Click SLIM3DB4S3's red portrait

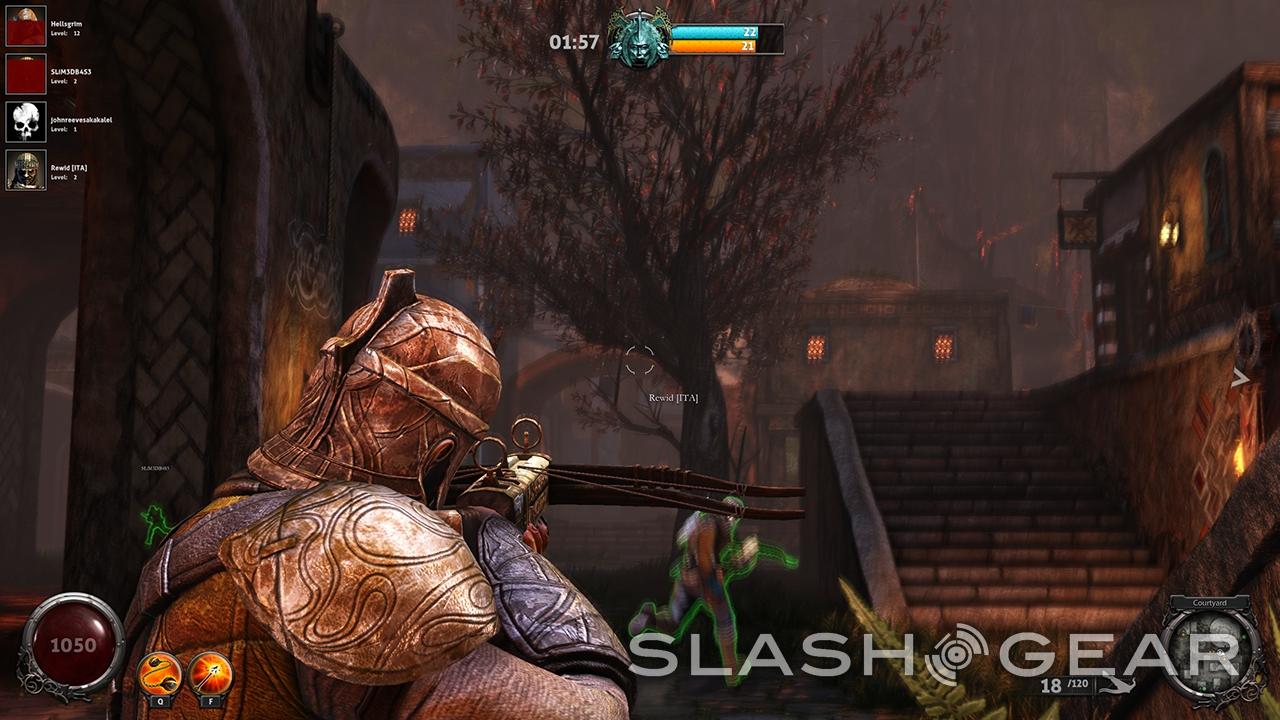tap(26, 74)
